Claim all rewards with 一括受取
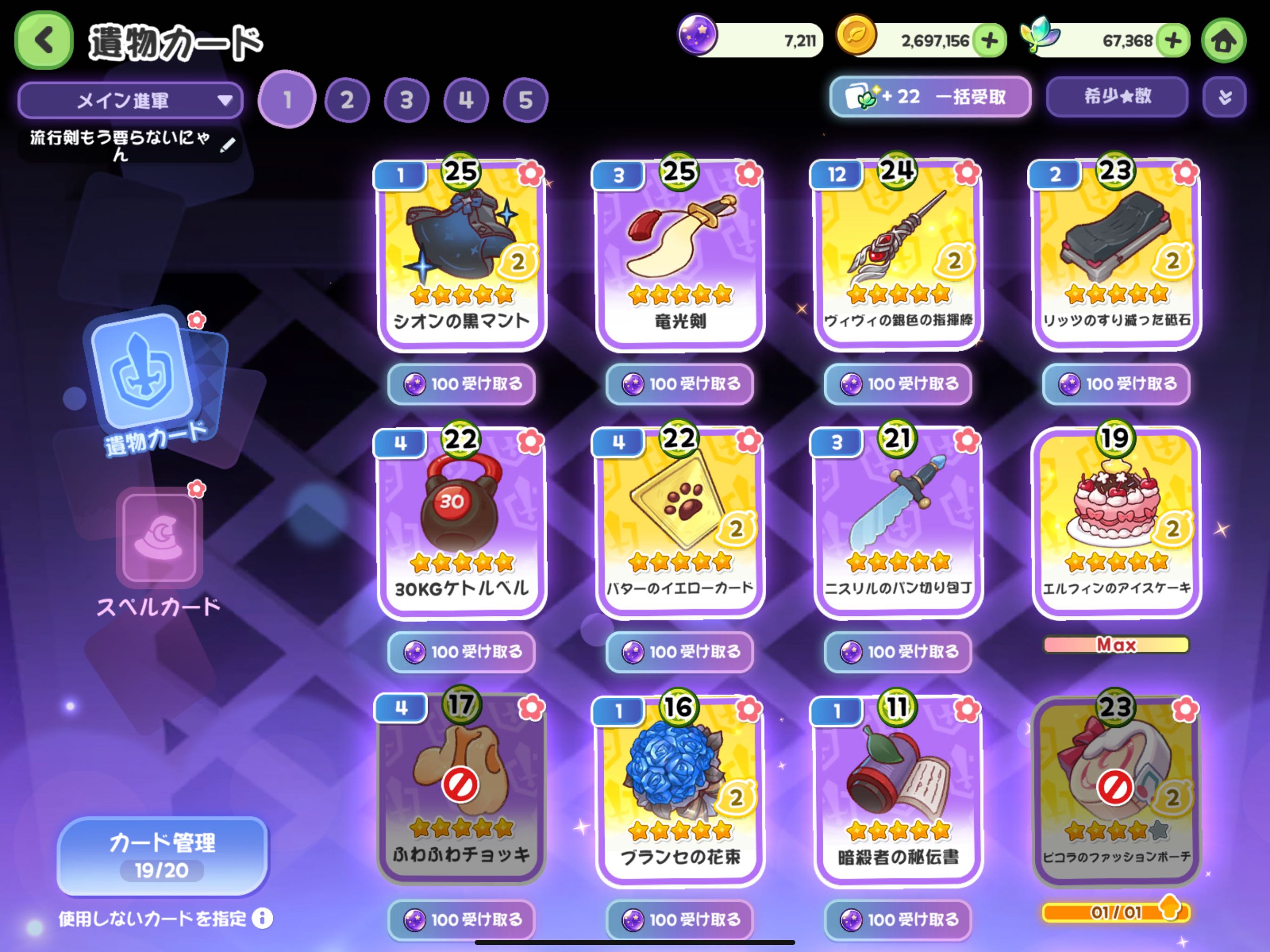1270x952 pixels. [930, 97]
